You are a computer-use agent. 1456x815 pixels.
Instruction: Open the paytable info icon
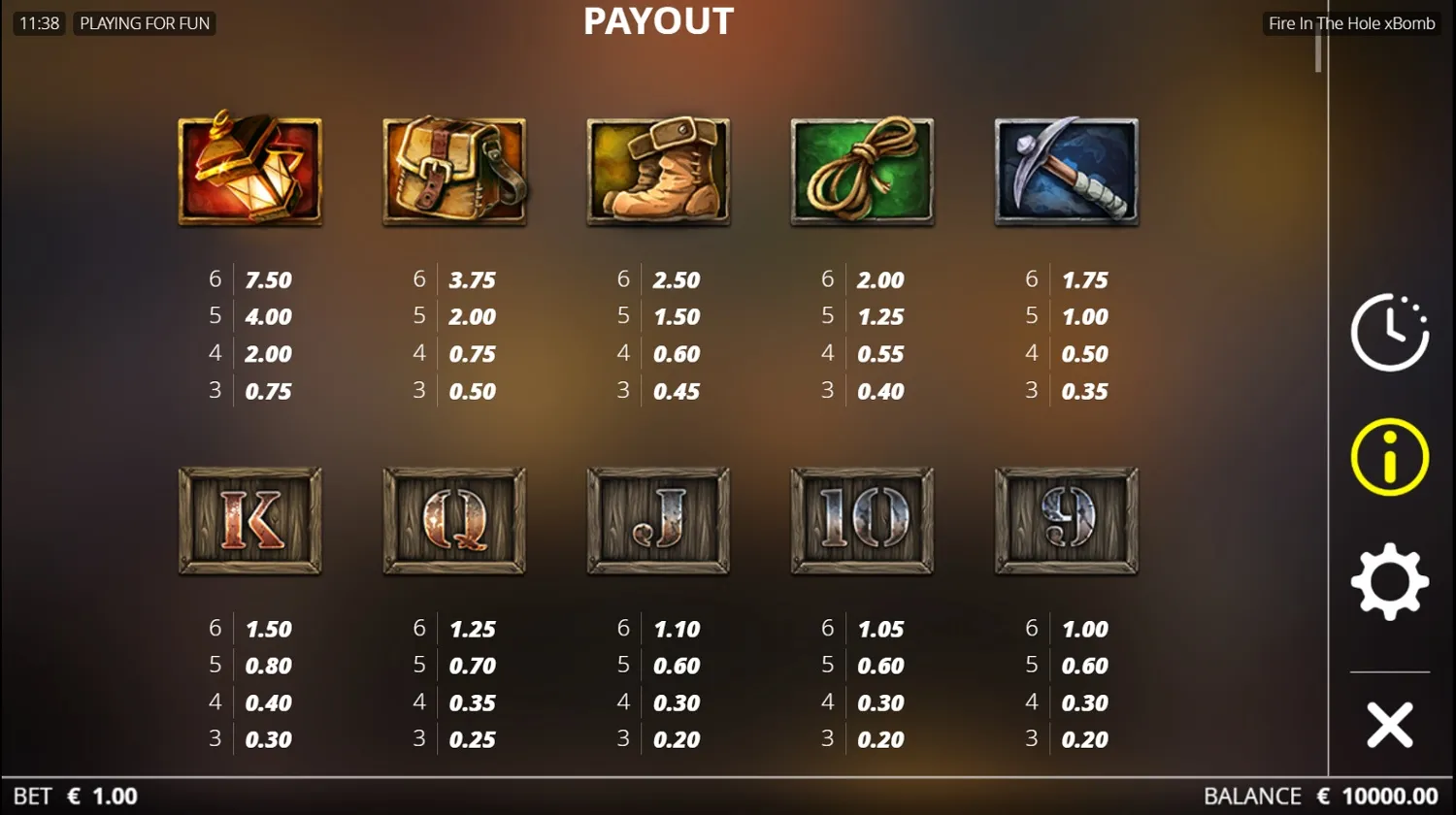click(x=1389, y=456)
